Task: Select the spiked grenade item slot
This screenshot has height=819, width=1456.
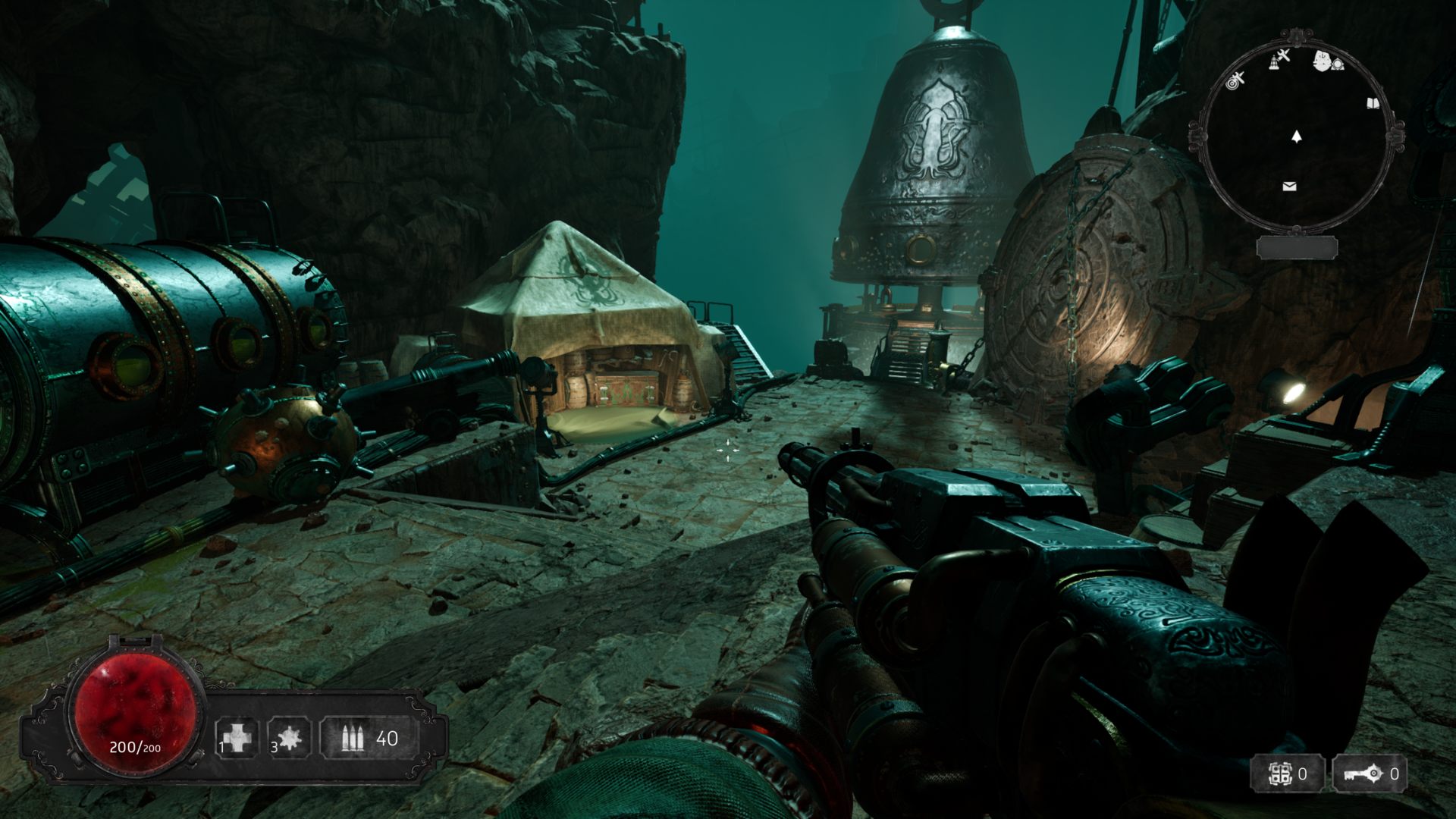Action: click(290, 737)
